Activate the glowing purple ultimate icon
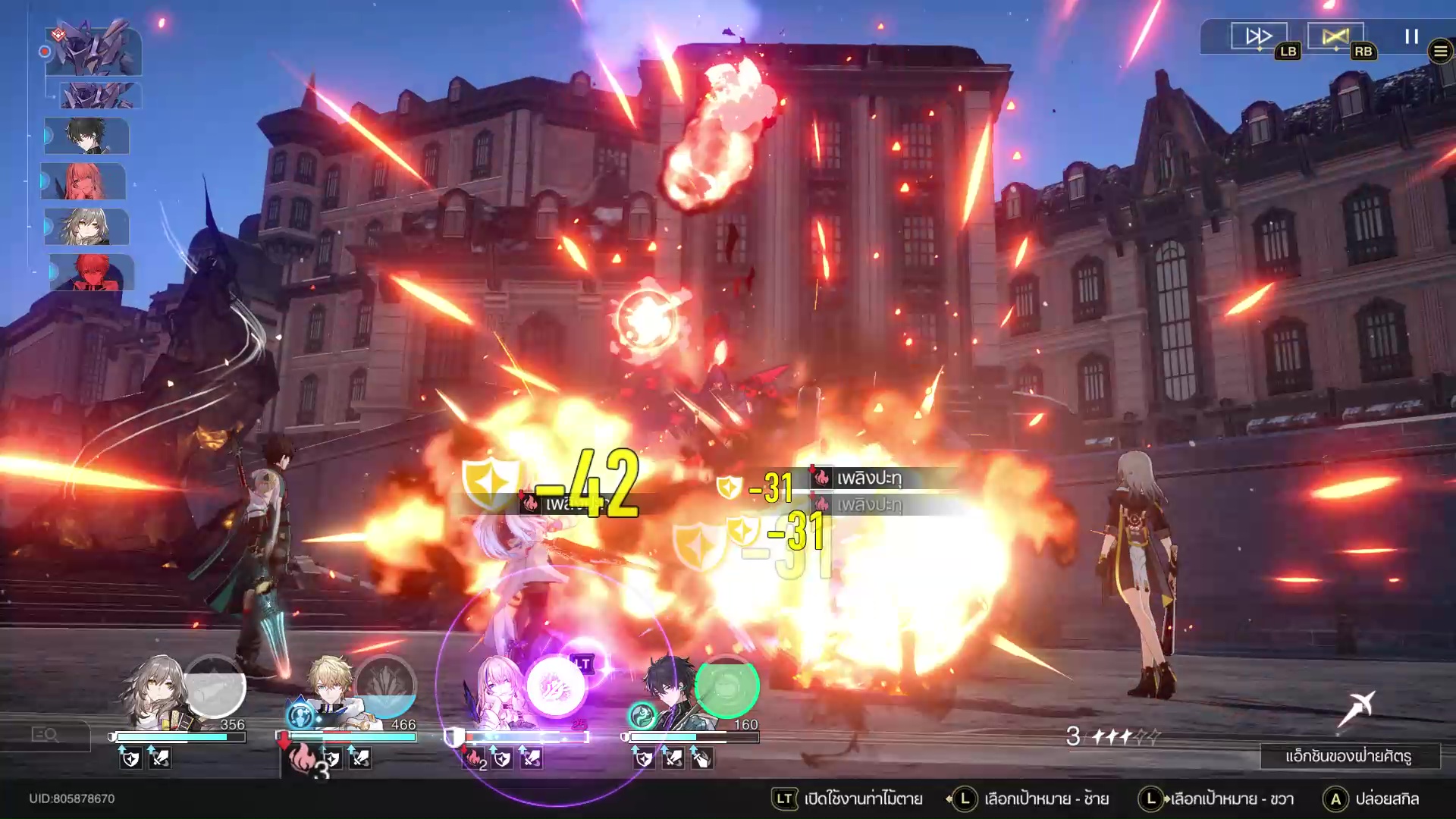The height and width of the screenshot is (819, 1456). click(556, 686)
